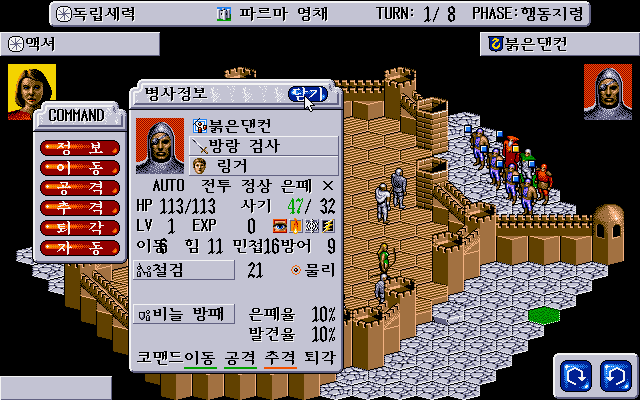
Task: Activate the 자동 command
Action: pos(80,247)
